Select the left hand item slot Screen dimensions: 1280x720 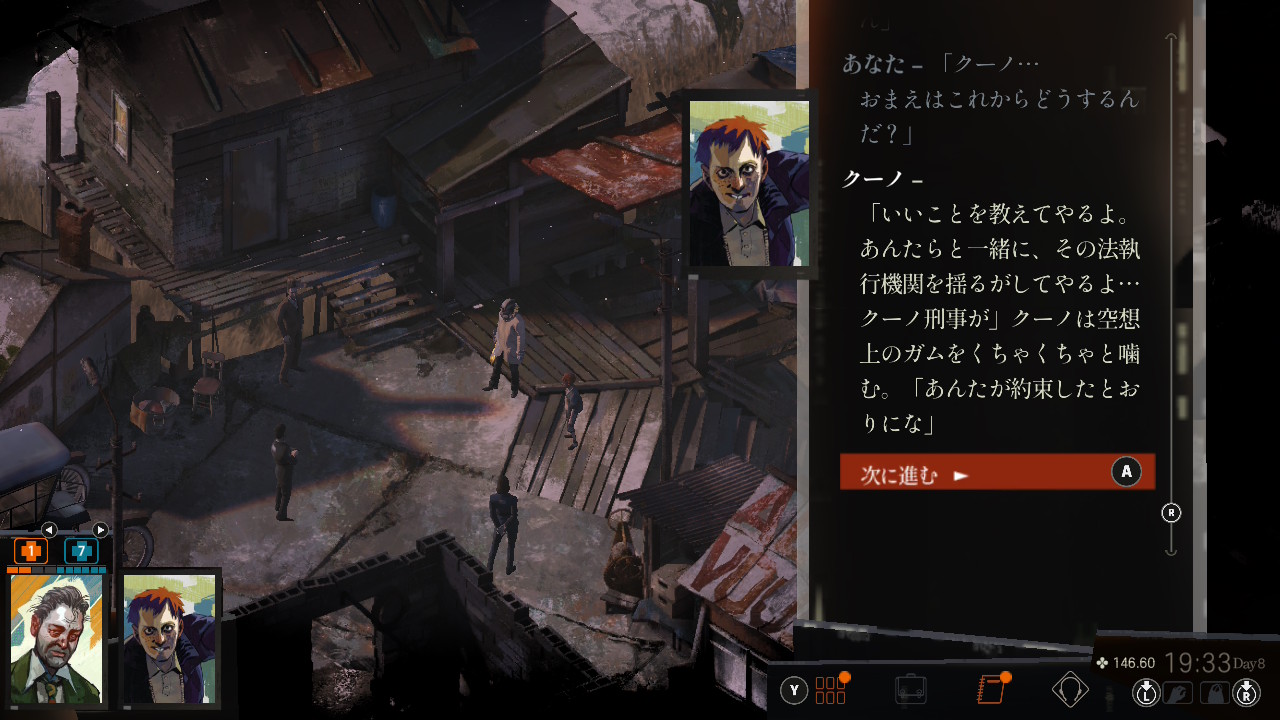1178,691
